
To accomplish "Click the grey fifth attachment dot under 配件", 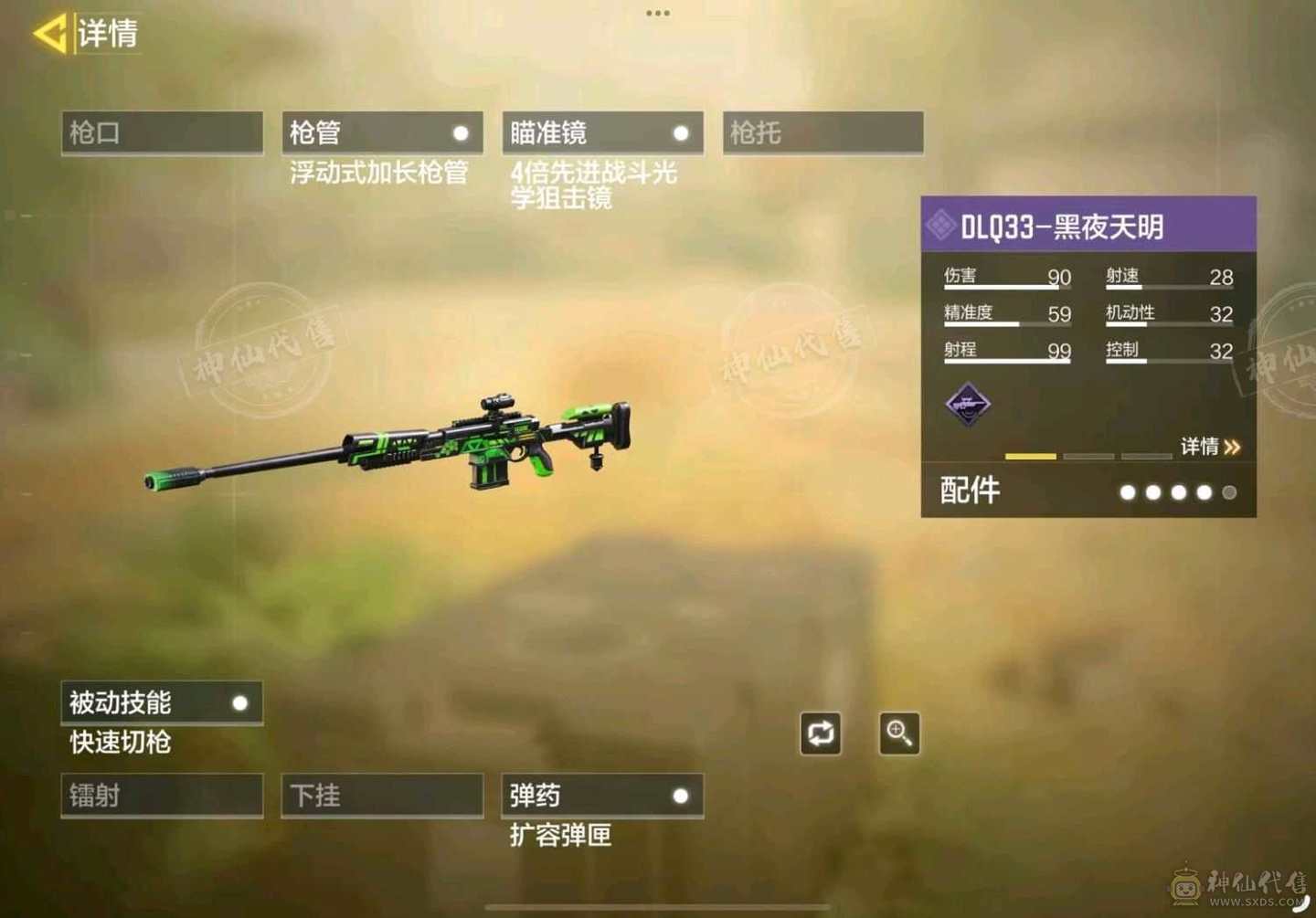I will [x=1229, y=492].
